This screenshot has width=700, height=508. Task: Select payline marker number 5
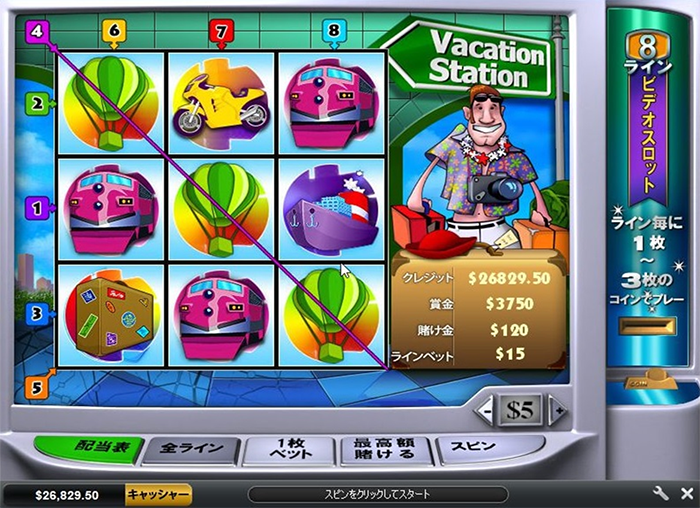click(37, 387)
